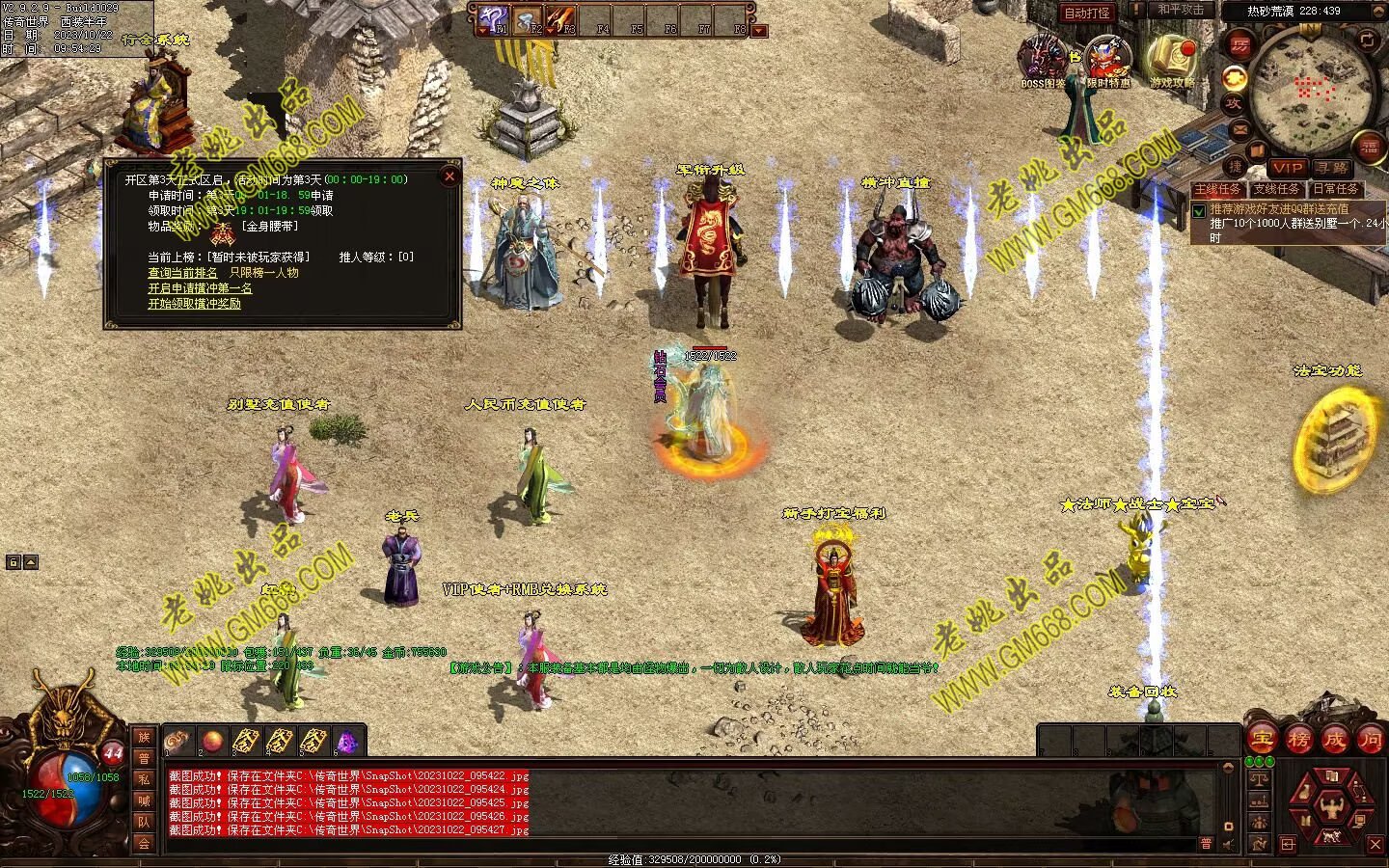Use the purple crystal in hotbar slot 6
Image resolution: width=1389 pixels, height=868 pixels.
pyautogui.click(x=345, y=742)
